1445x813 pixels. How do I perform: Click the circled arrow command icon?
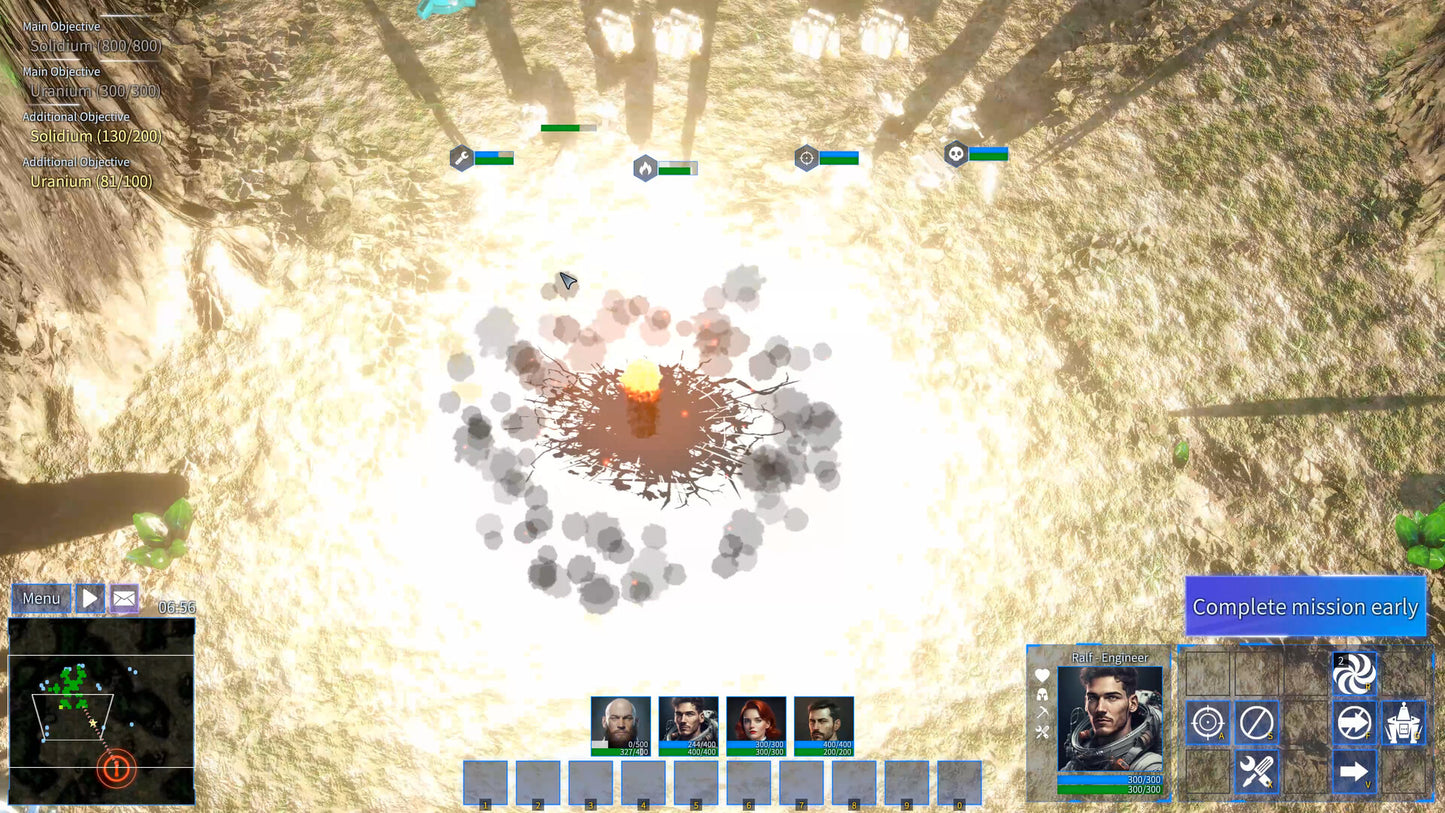(x=1354, y=722)
